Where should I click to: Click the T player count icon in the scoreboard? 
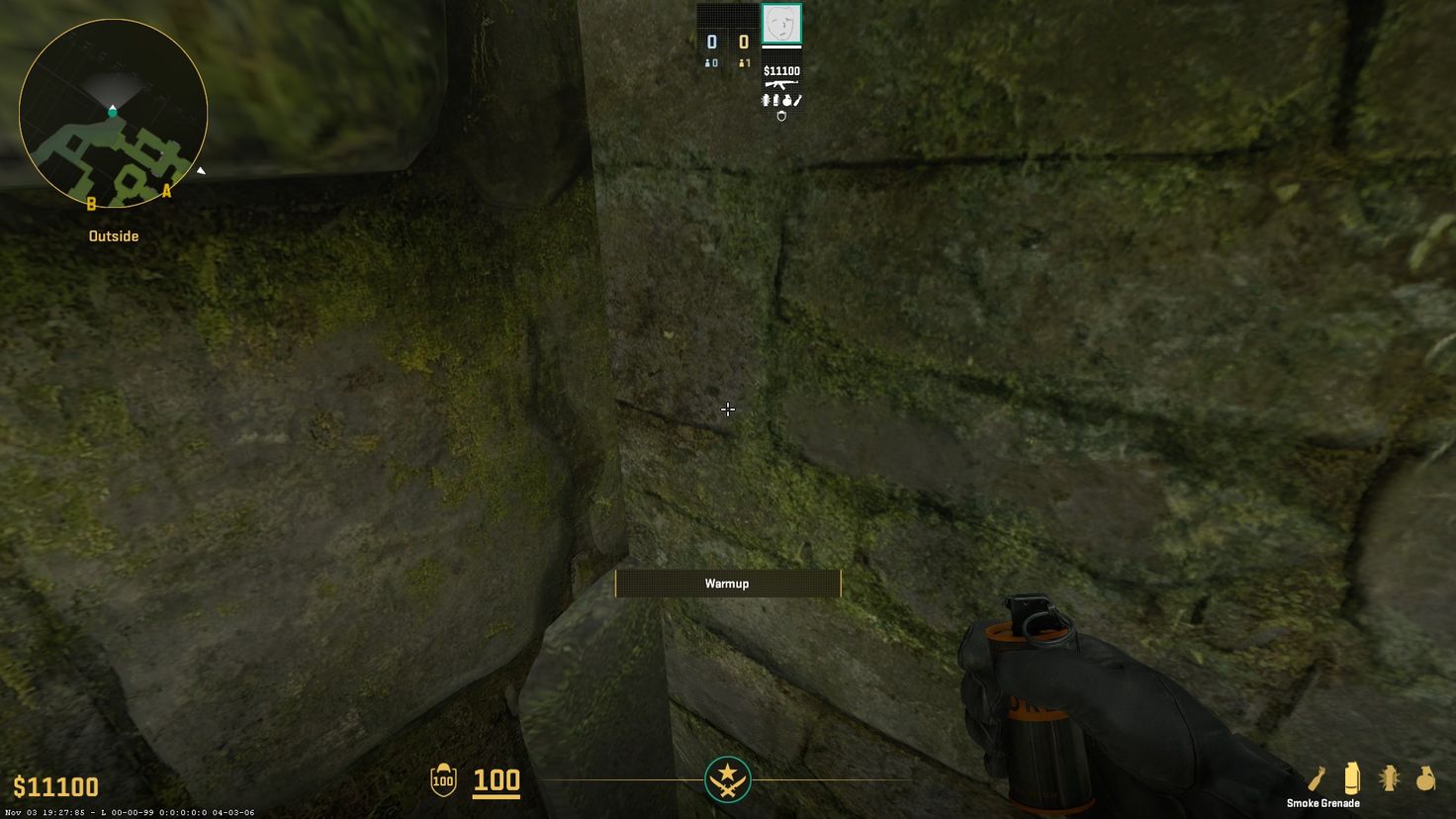coord(743,63)
